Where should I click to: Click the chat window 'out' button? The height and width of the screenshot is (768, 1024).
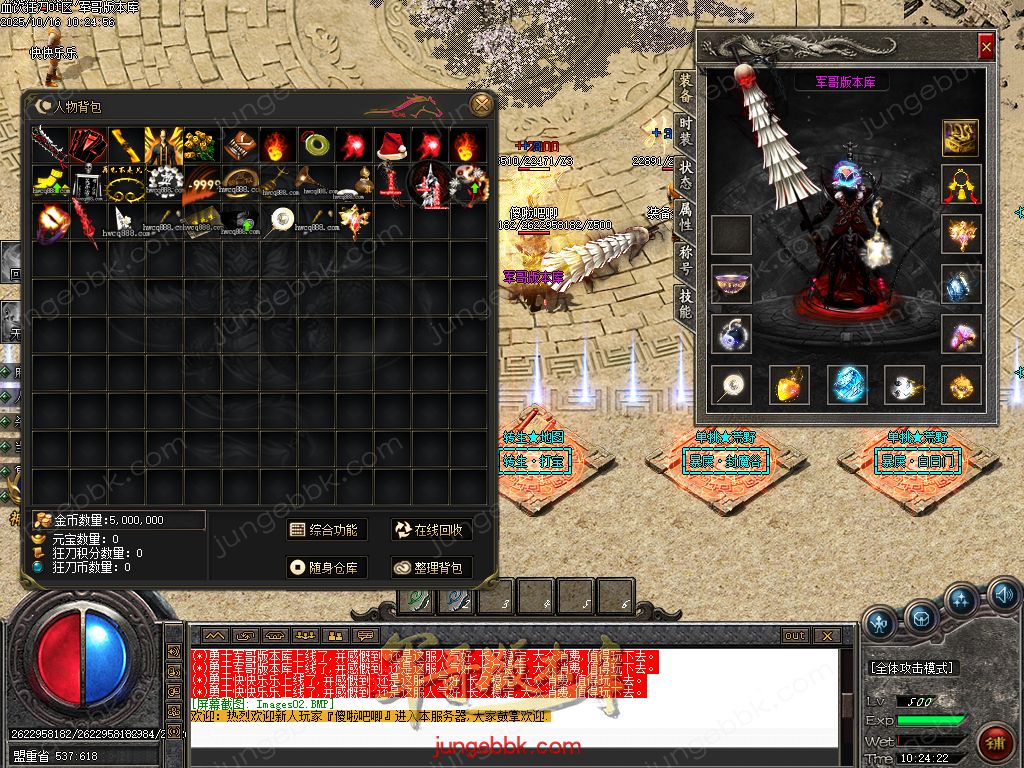click(795, 636)
